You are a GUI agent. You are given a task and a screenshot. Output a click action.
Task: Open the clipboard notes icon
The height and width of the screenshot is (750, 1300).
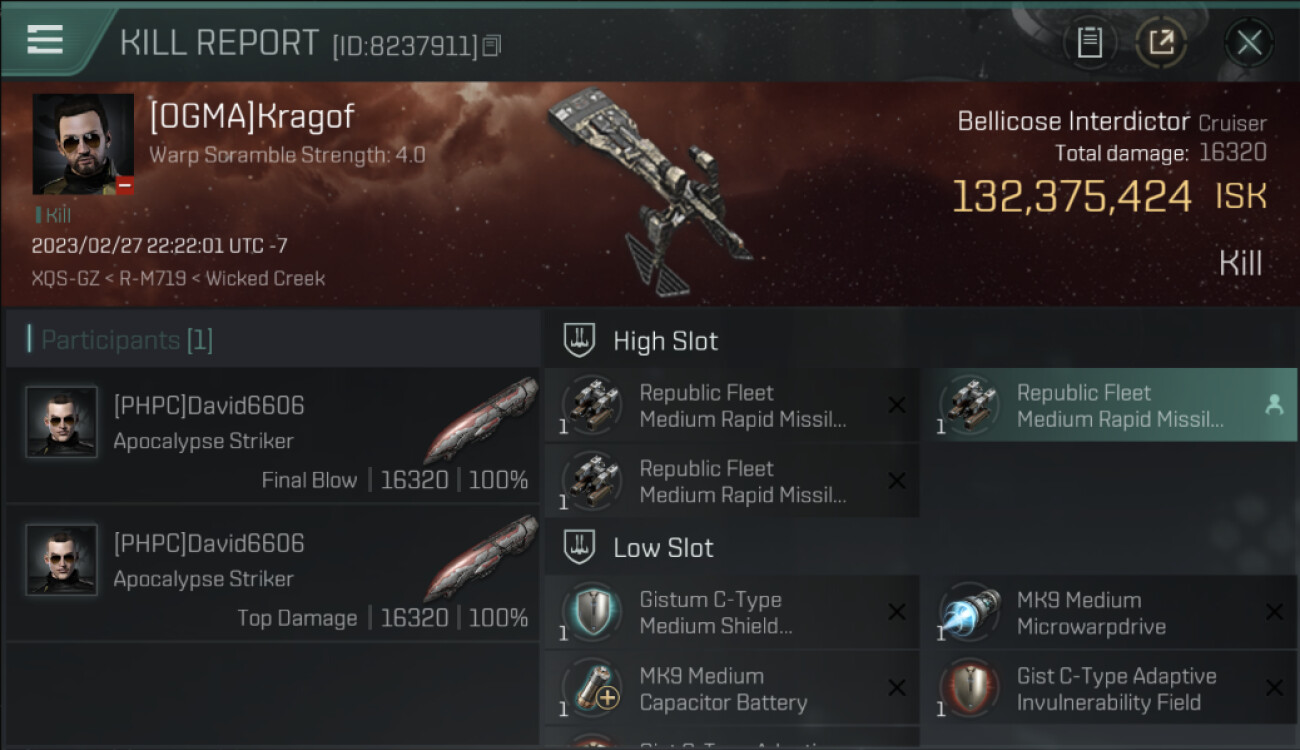click(1089, 43)
